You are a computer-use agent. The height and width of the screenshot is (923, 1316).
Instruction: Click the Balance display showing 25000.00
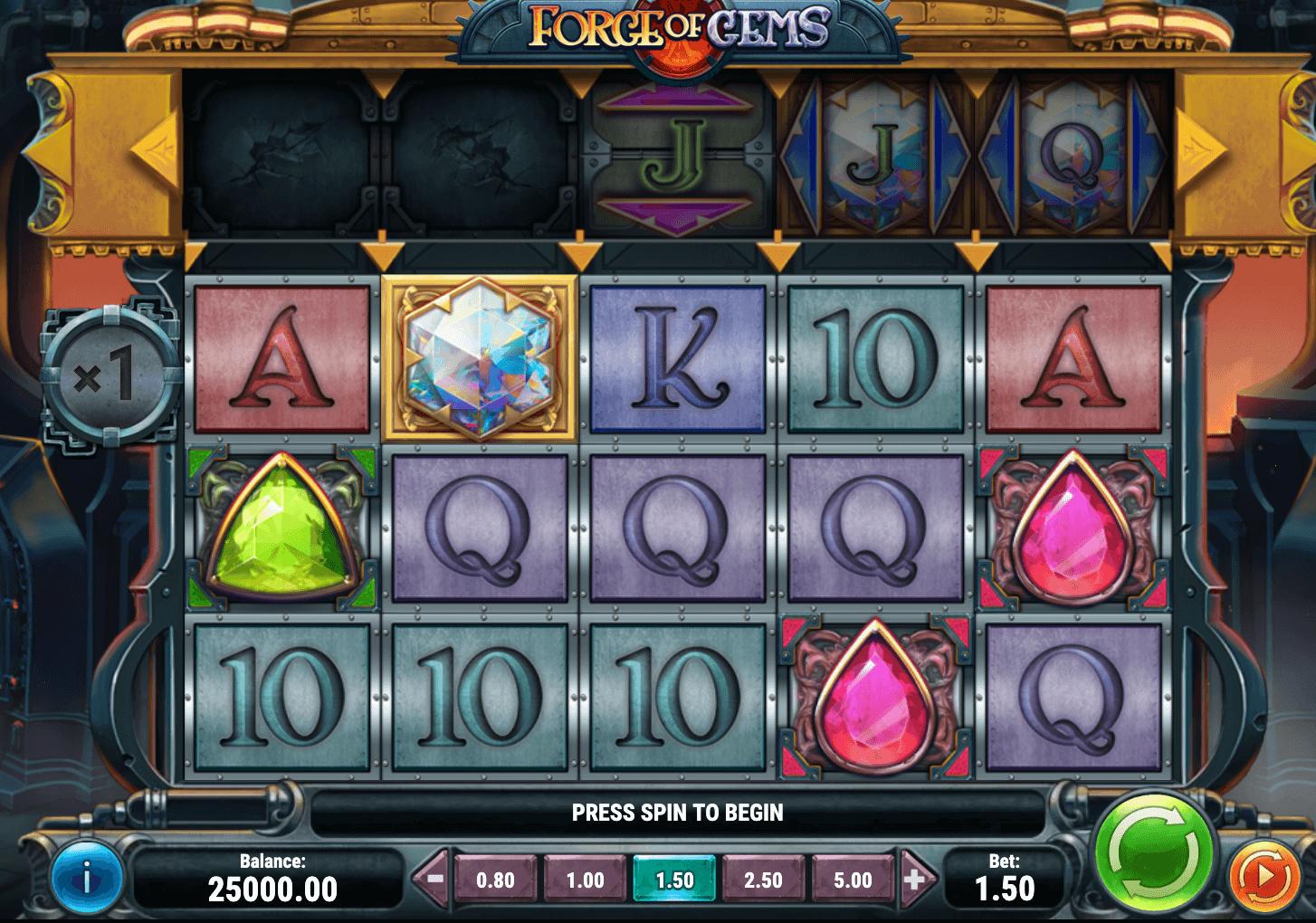tap(272, 876)
